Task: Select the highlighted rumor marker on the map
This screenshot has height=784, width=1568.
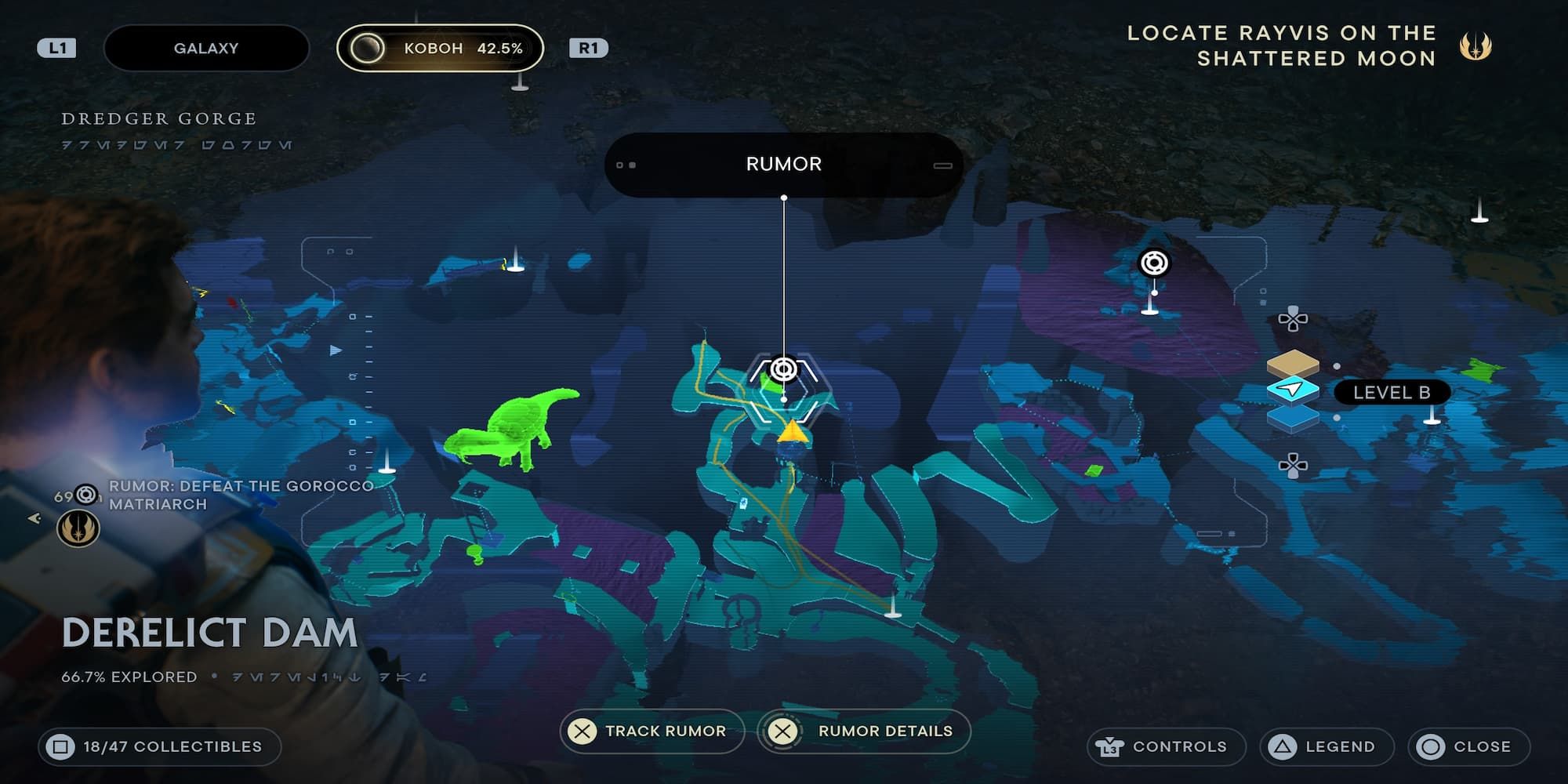Action: click(x=783, y=369)
